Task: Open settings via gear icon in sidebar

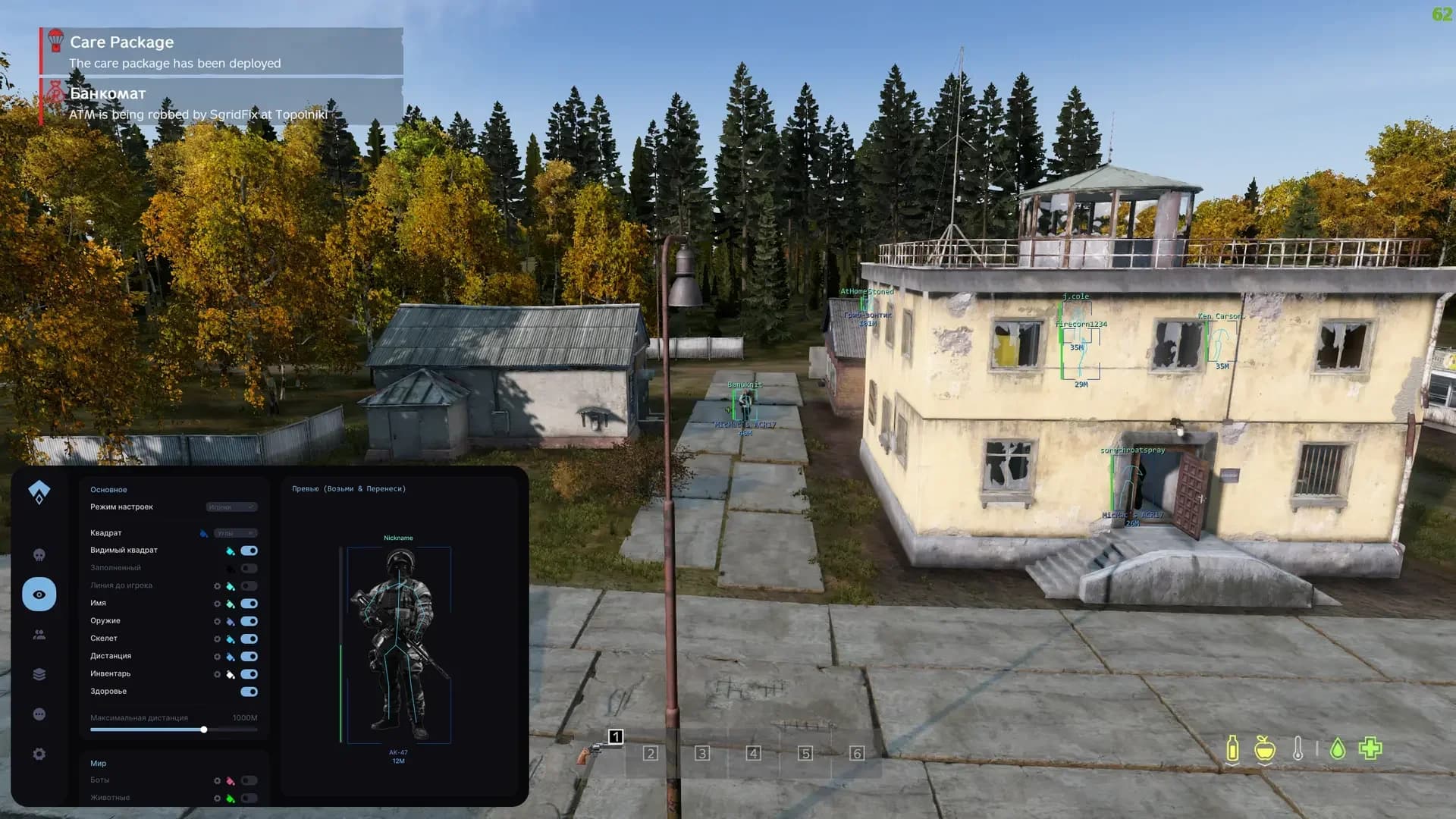Action: 39,755
